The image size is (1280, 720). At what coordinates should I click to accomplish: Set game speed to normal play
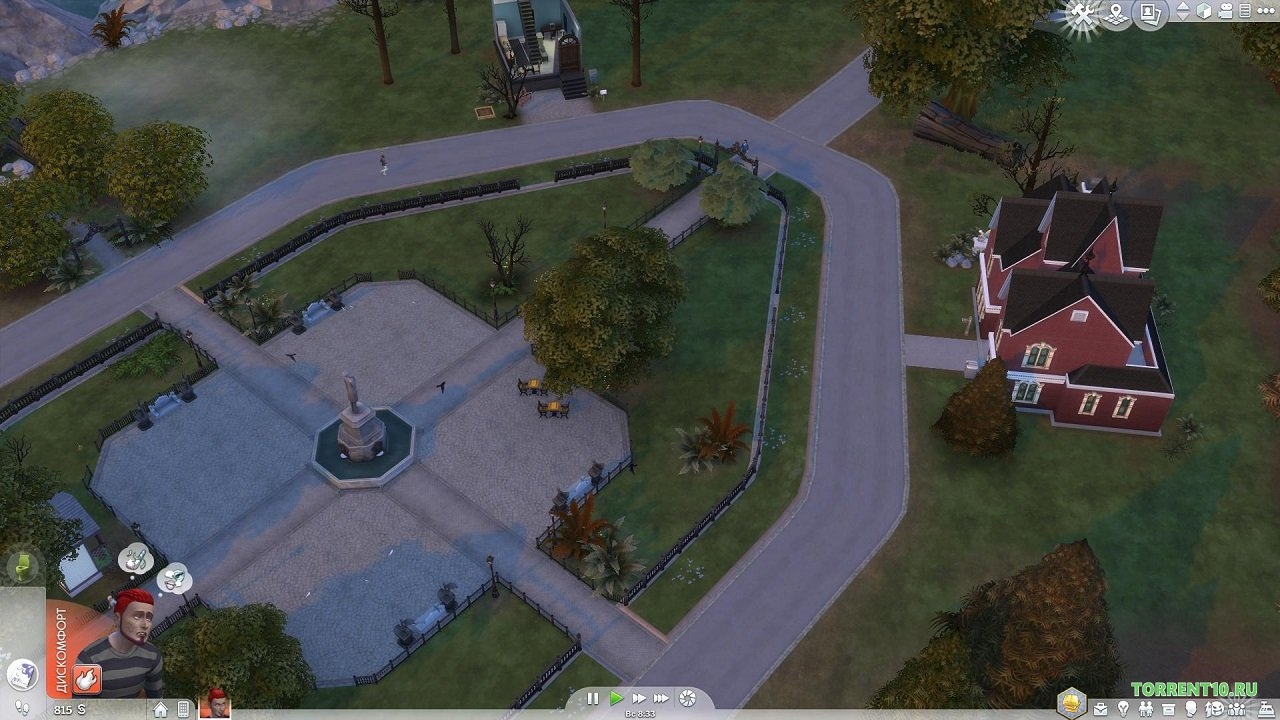point(616,698)
